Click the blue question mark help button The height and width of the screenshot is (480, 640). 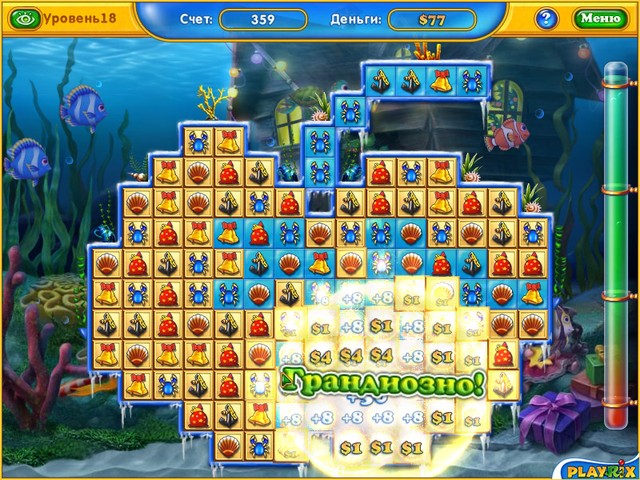click(546, 18)
